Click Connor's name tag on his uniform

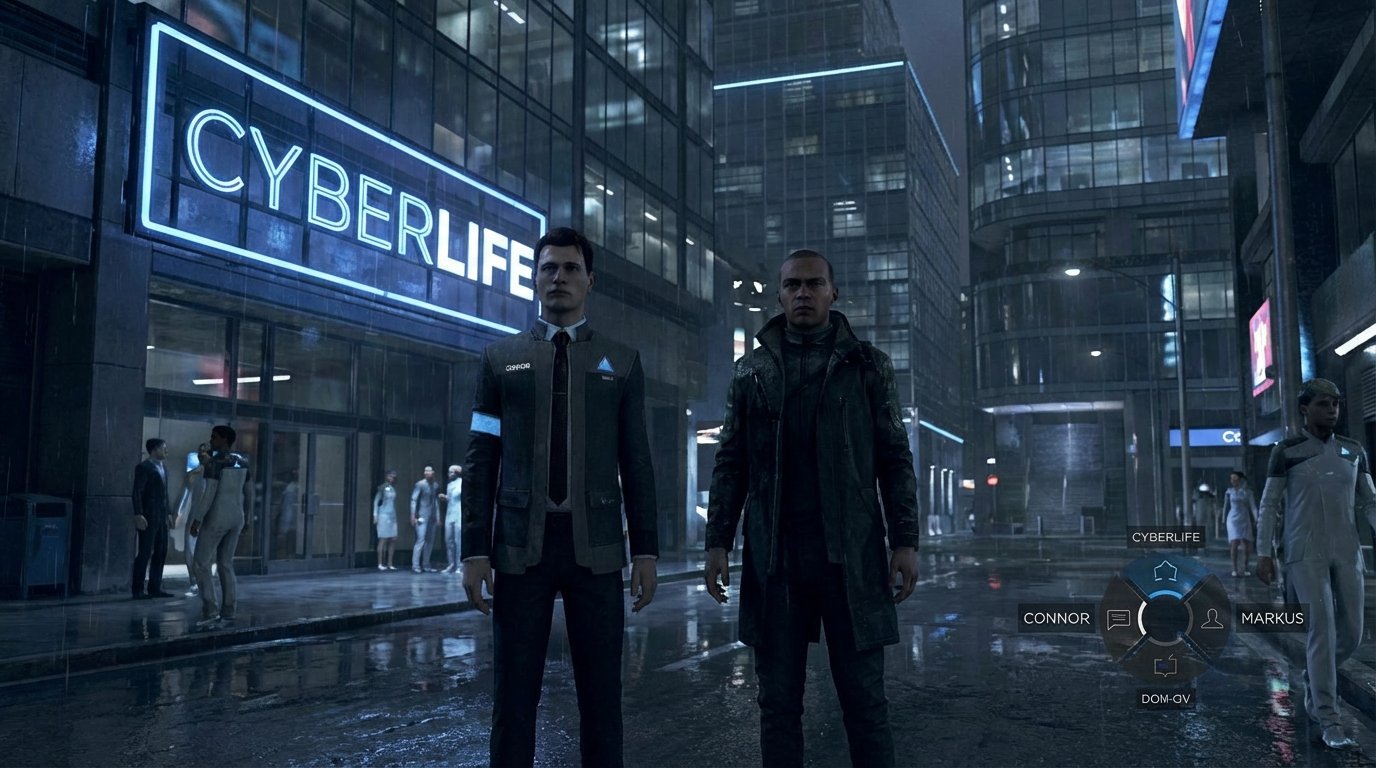click(518, 367)
